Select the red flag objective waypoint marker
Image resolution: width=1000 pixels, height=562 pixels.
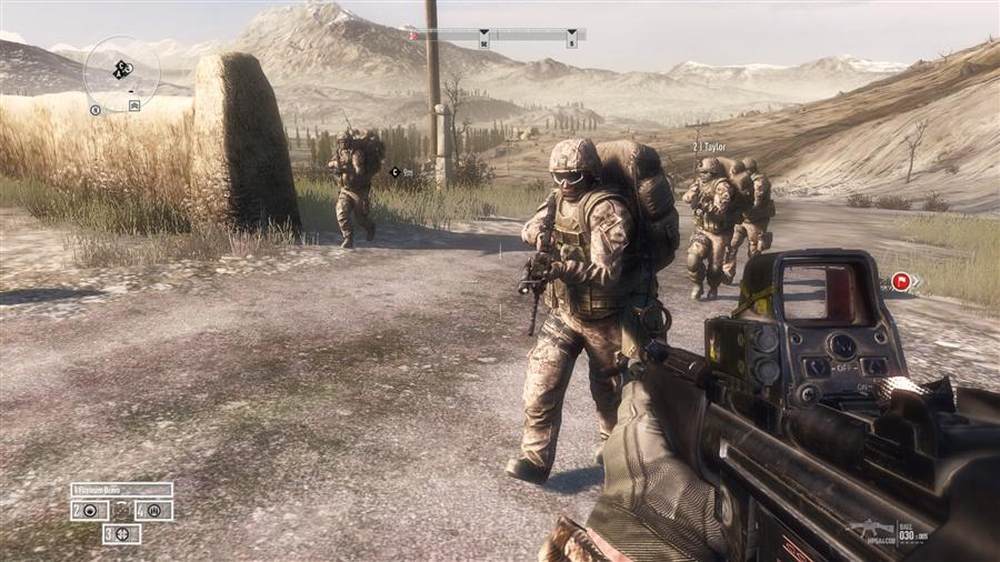(x=901, y=282)
